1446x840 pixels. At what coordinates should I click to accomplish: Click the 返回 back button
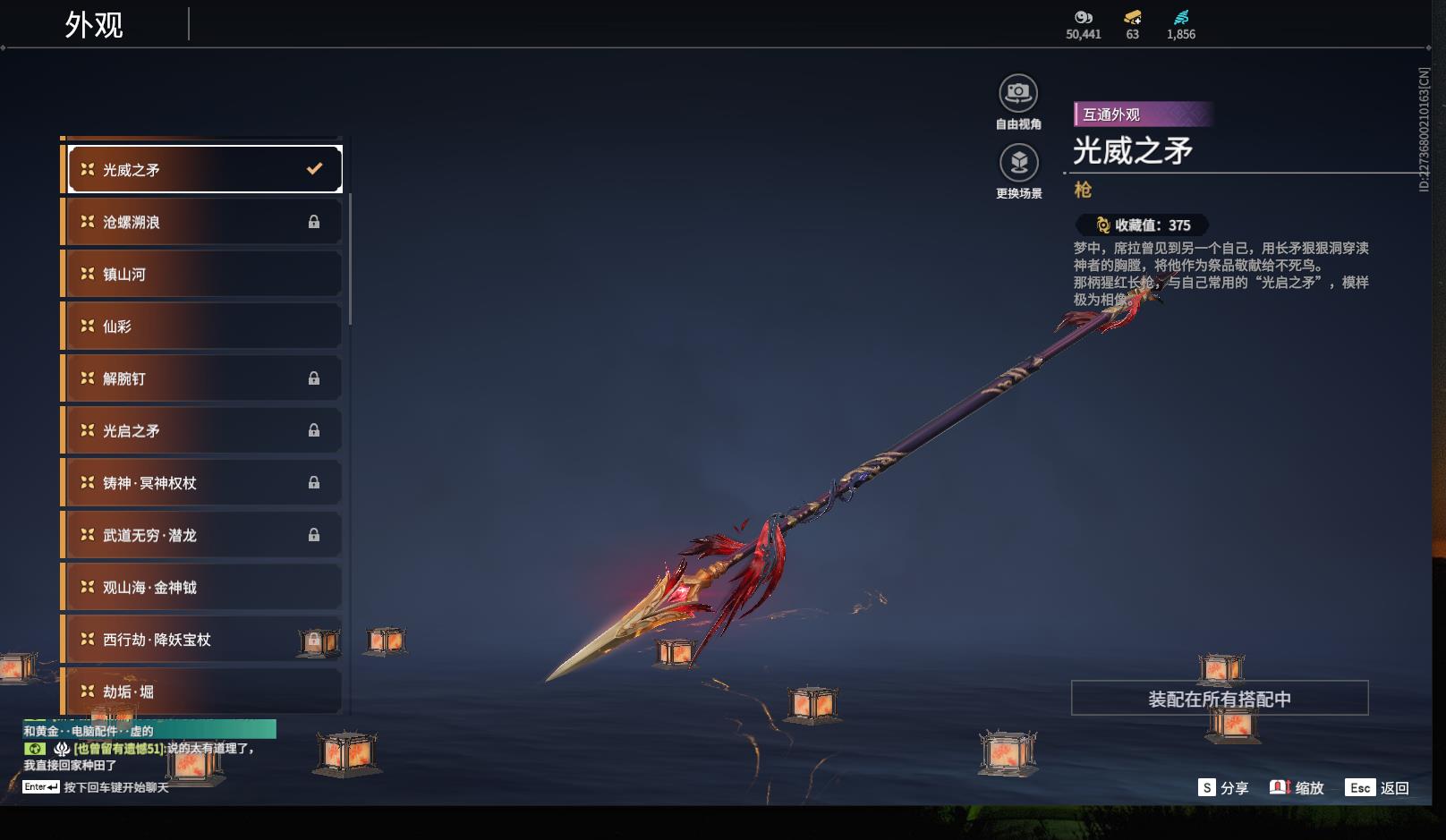pos(1378,788)
